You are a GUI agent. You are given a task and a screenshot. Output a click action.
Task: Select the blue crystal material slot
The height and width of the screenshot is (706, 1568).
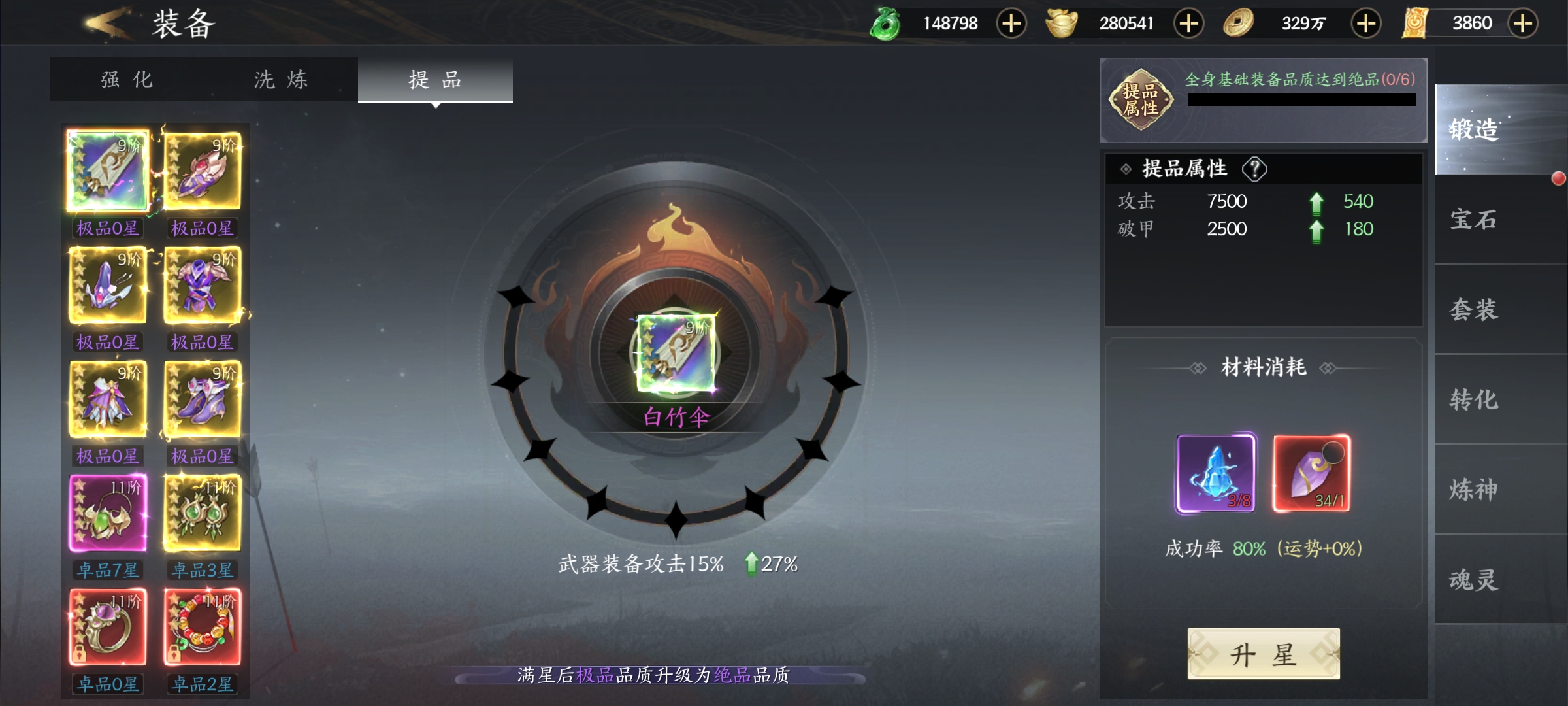(x=1215, y=473)
